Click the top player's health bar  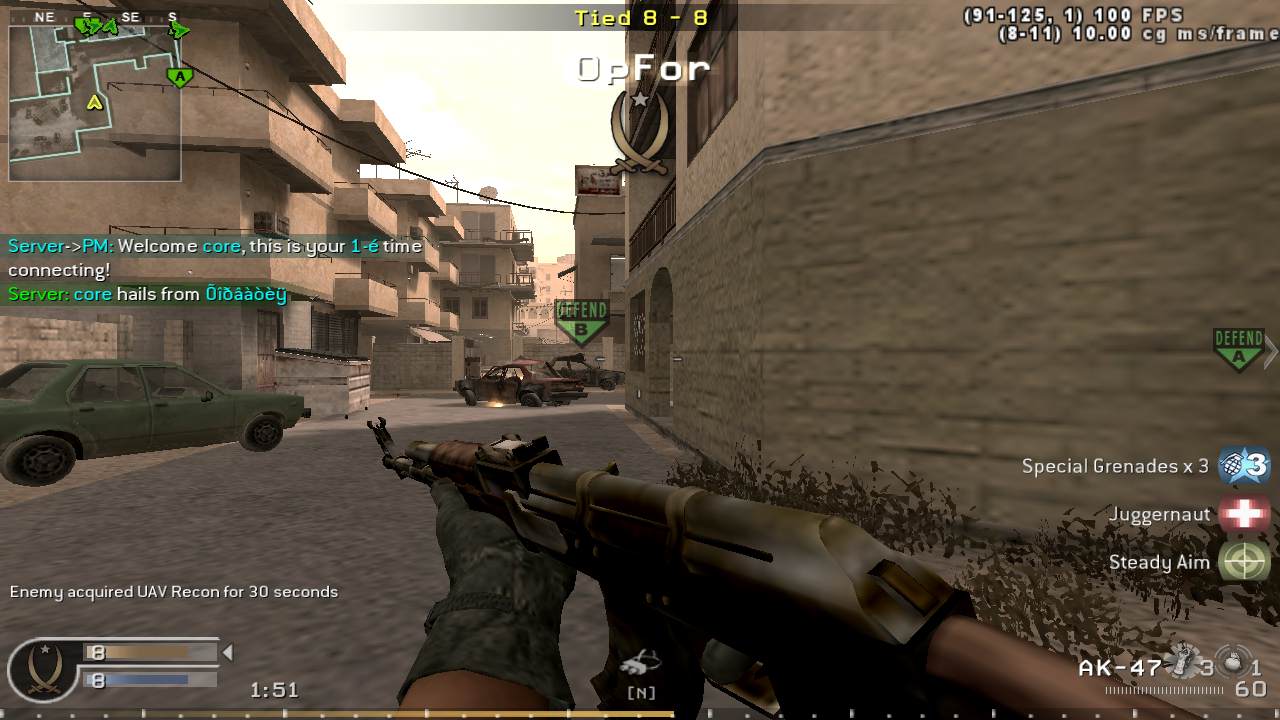[150, 651]
